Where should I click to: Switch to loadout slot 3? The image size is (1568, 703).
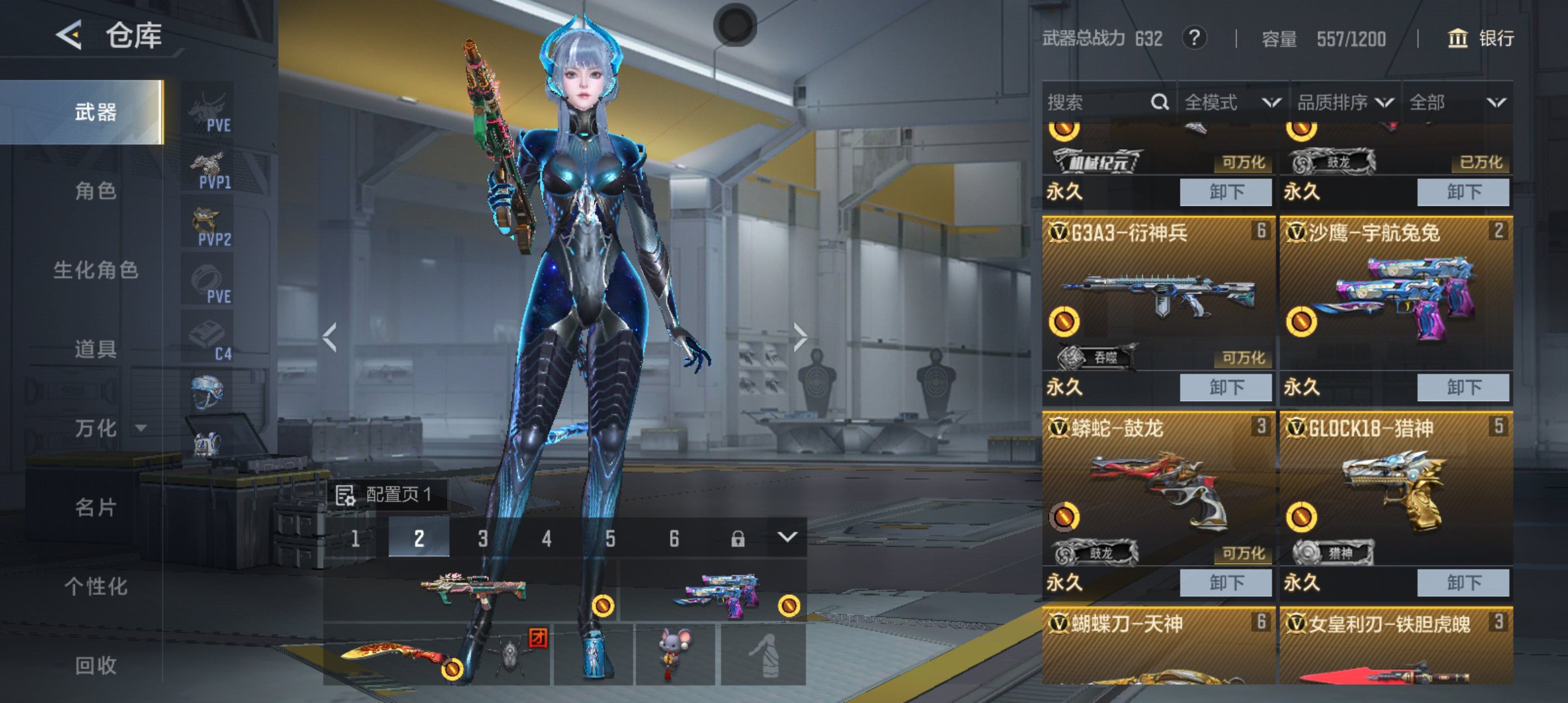[483, 538]
